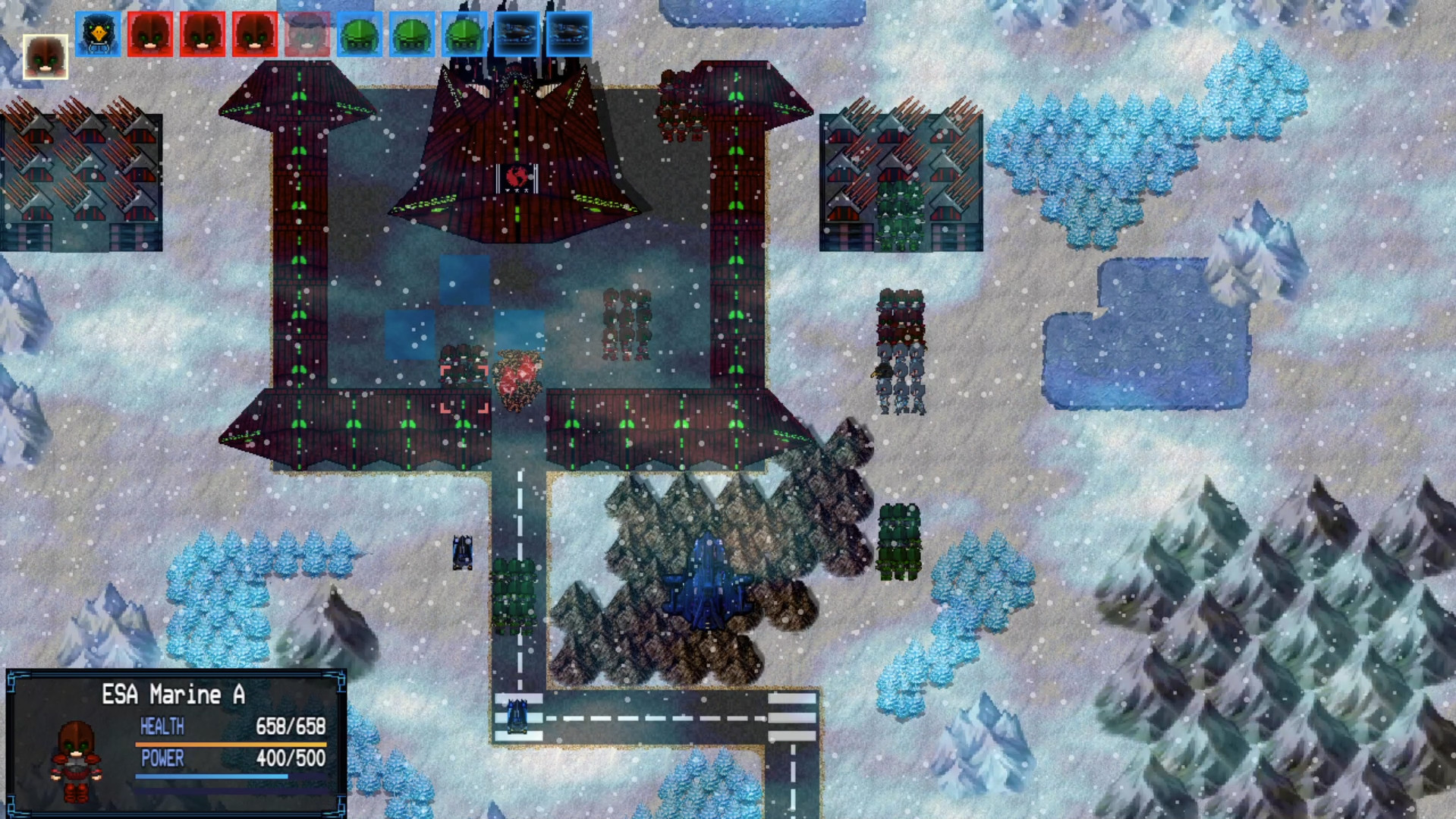Click the red emblem banner on the fortress roof
Screen dimensions: 1456x819
[x=518, y=176]
